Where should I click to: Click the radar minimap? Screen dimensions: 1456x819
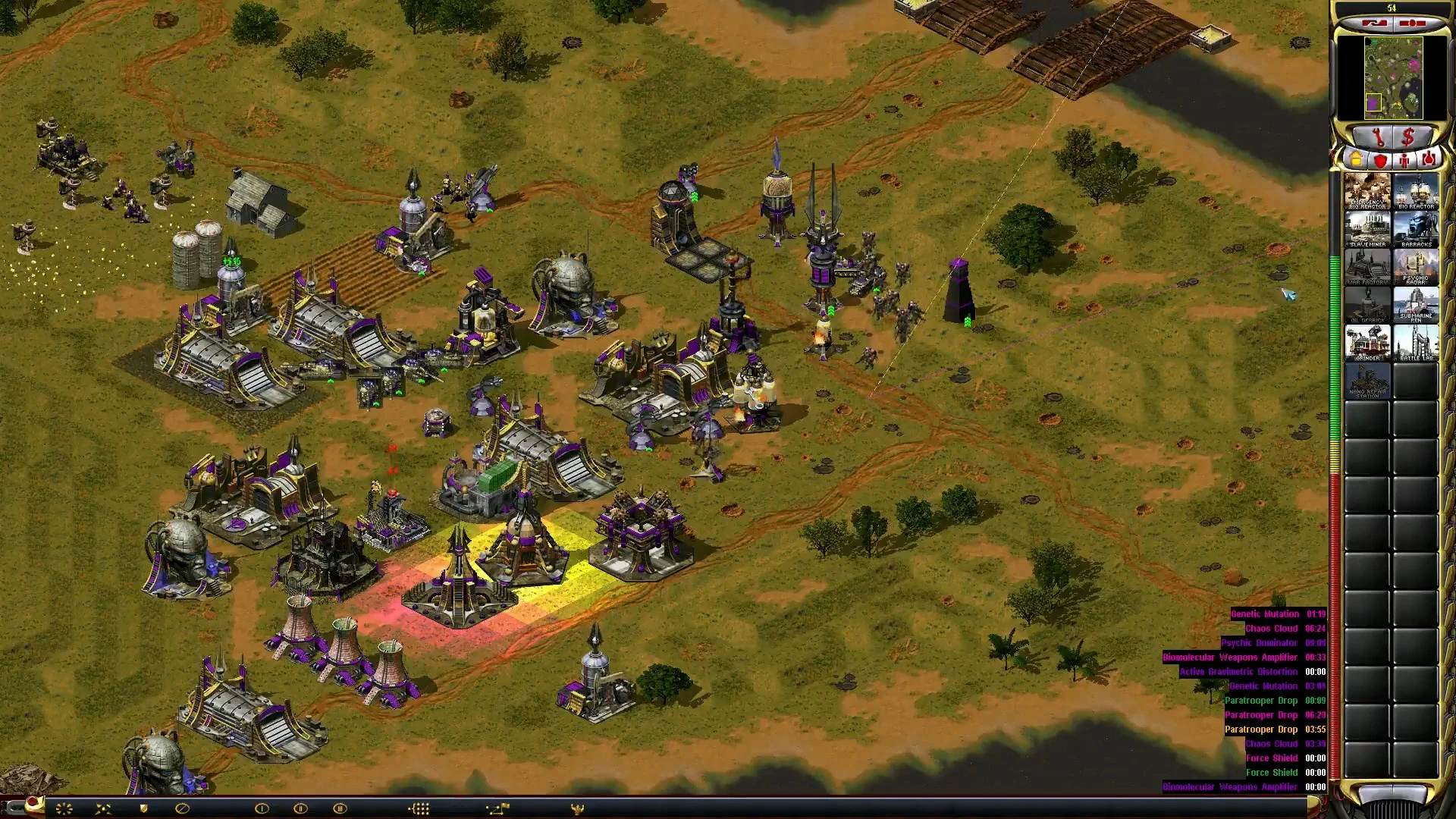[1393, 77]
